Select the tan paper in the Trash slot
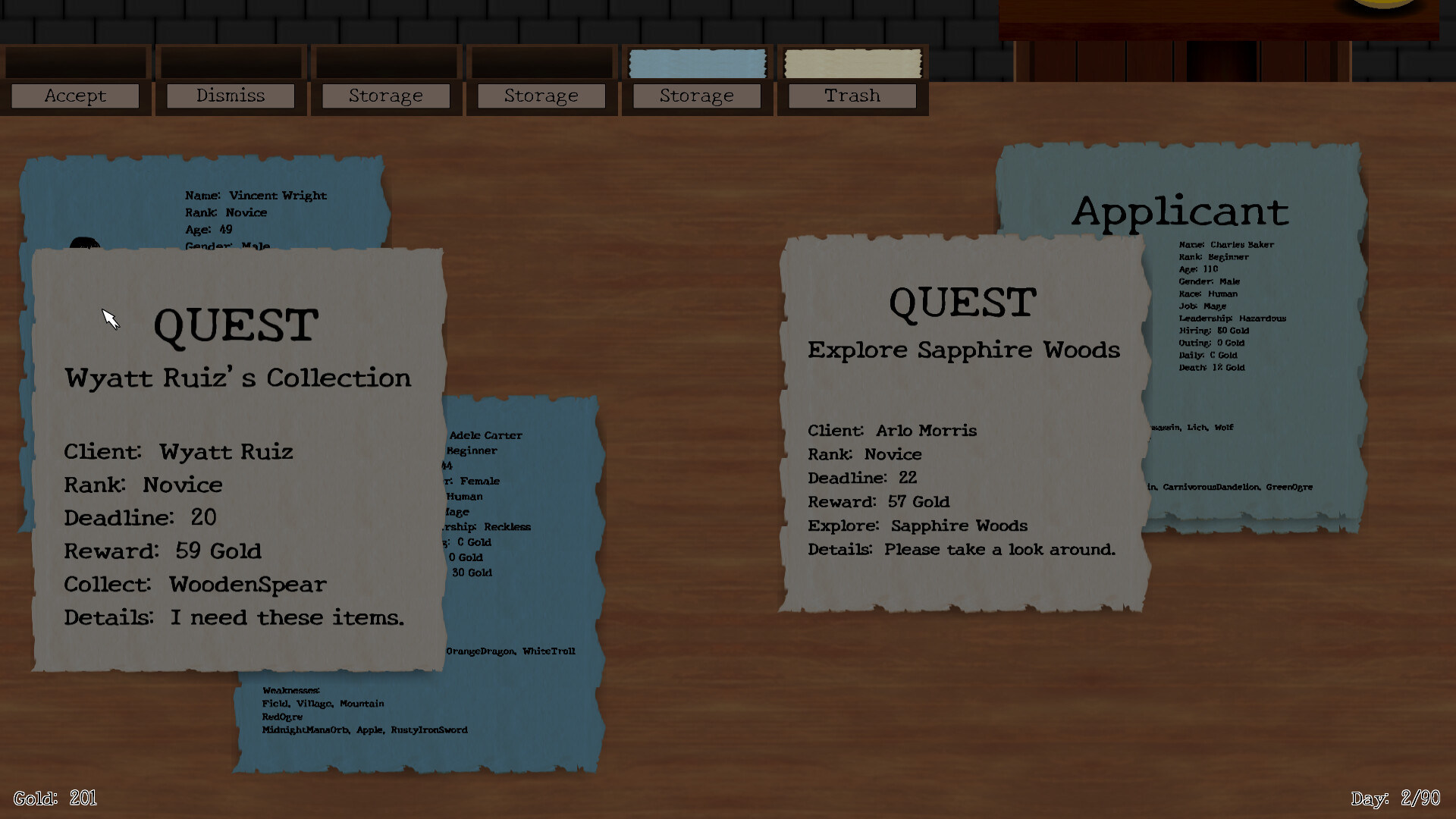Viewport: 1456px width, 819px height. click(x=851, y=64)
